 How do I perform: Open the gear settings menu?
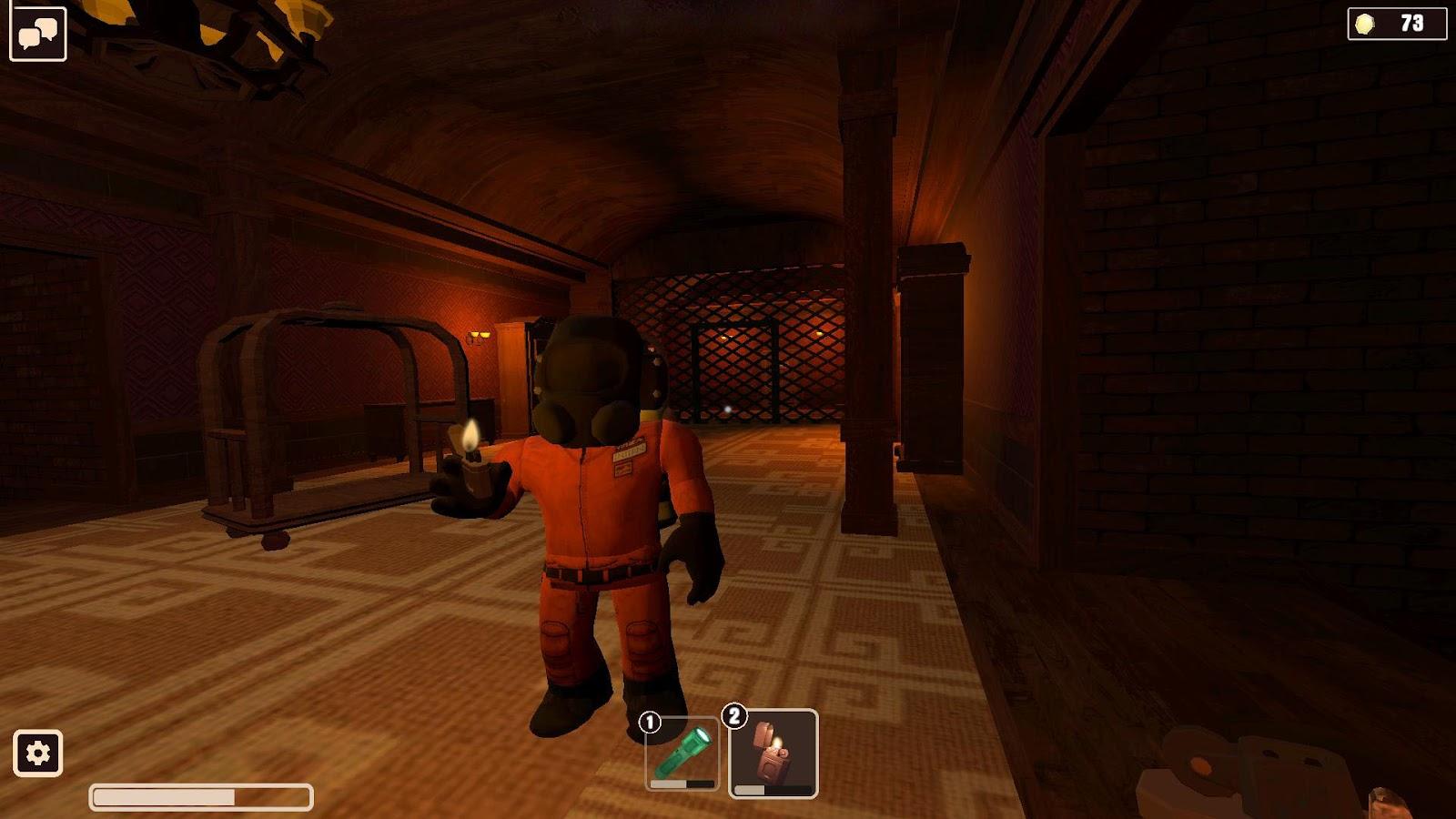point(38,753)
